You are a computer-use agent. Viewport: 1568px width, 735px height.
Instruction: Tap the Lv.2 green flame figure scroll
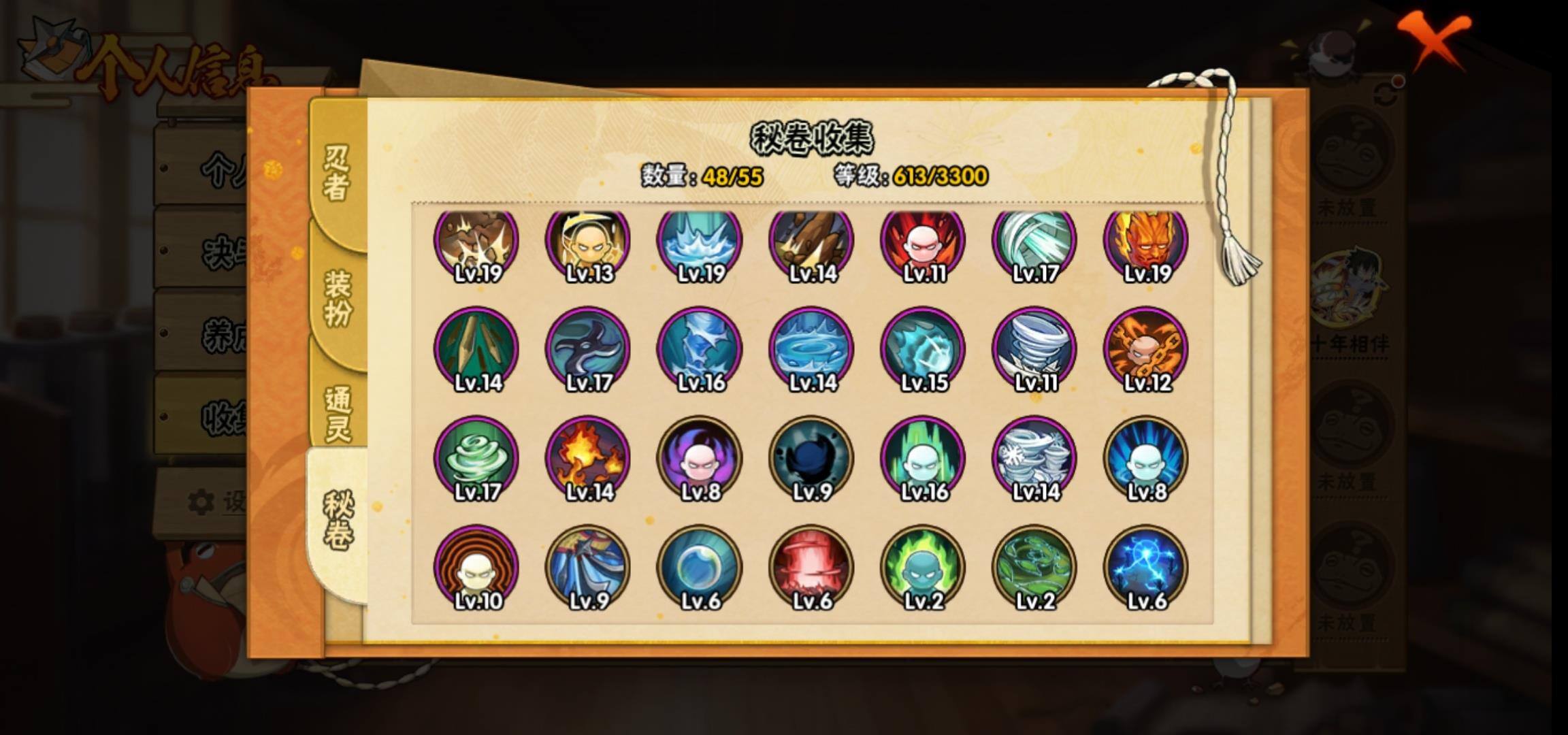[x=923, y=566]
